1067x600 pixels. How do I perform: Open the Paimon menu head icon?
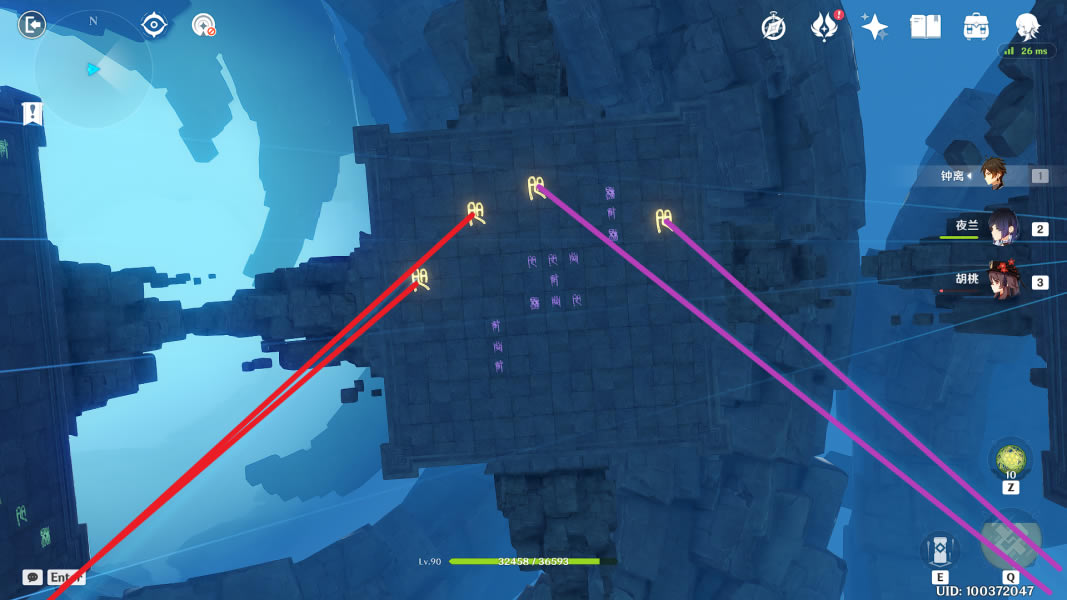(x=1027, y=26)
